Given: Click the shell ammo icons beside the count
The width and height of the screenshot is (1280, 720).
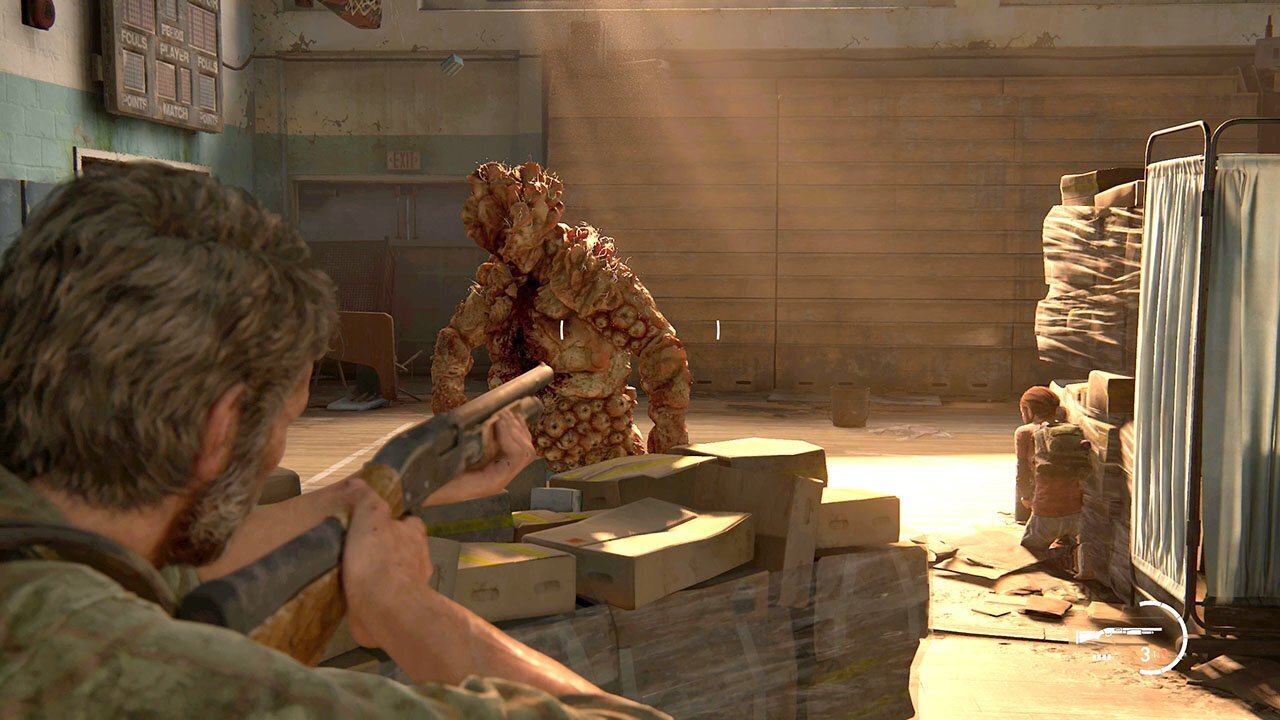Looking at the screenshot, I should (x=1102, y=656).
